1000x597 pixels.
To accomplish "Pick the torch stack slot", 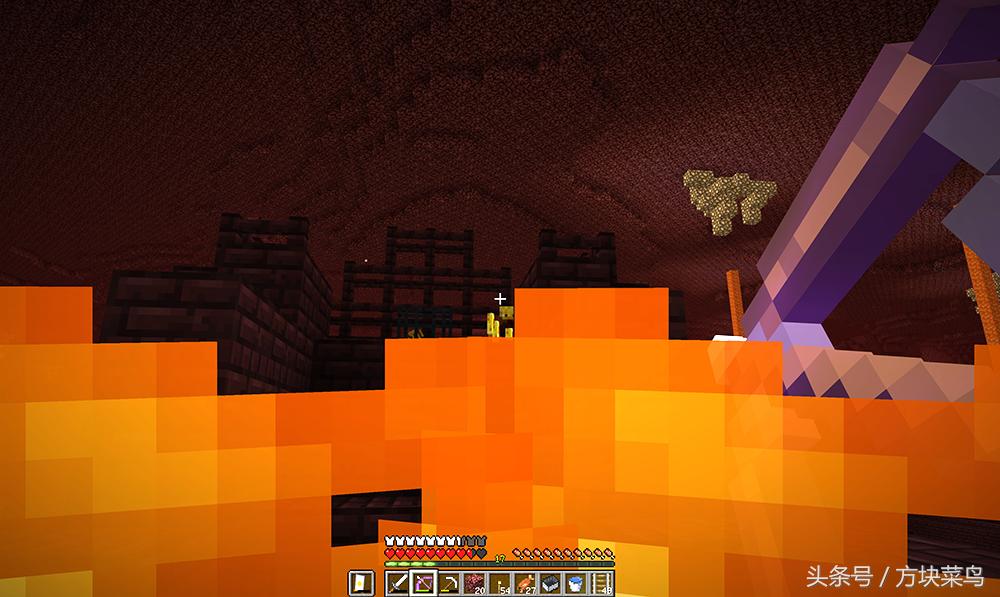I will [x=500, y=582].
